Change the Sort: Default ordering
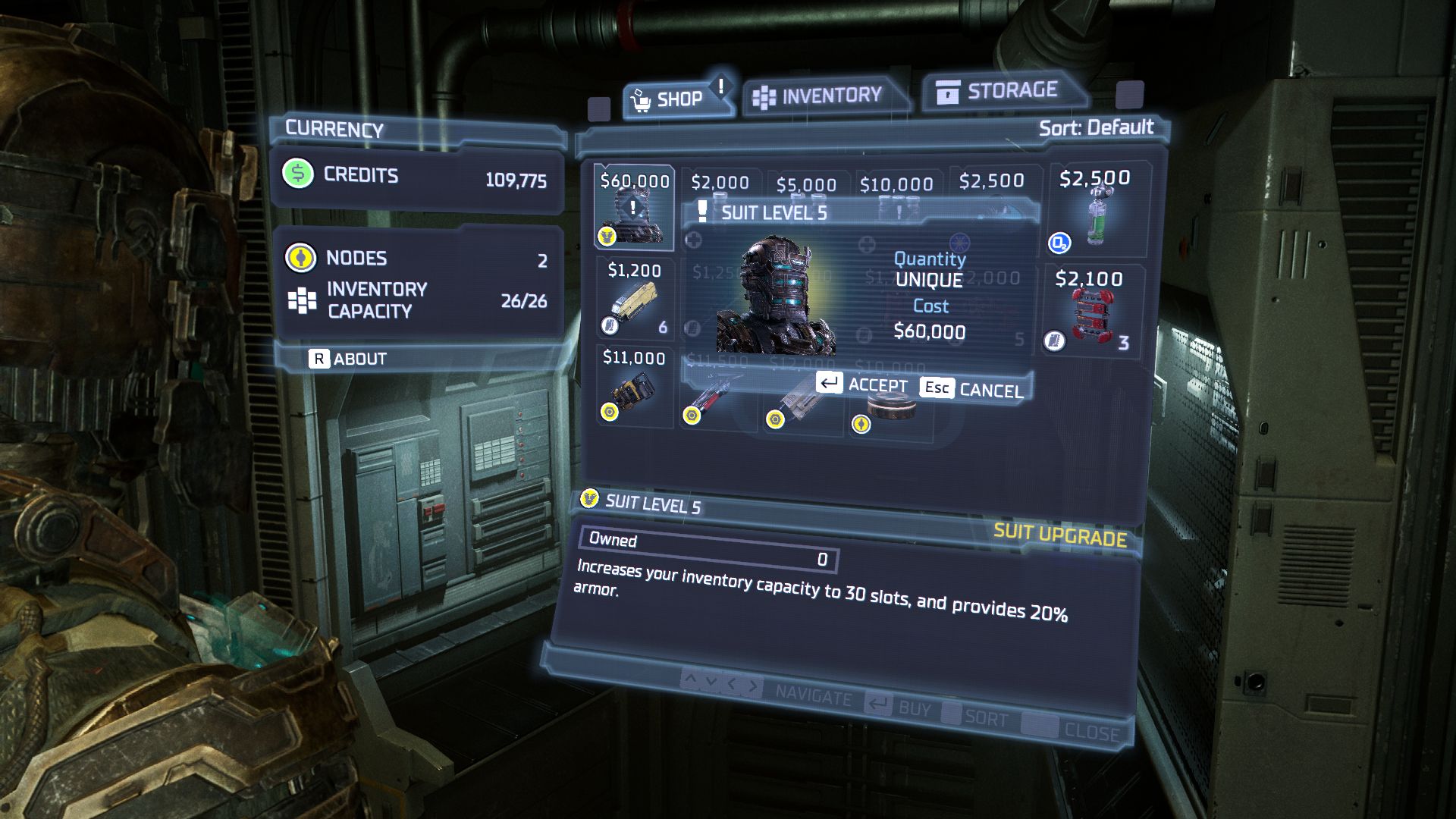The image size is (1456, 819). (x=1096, y=127)
